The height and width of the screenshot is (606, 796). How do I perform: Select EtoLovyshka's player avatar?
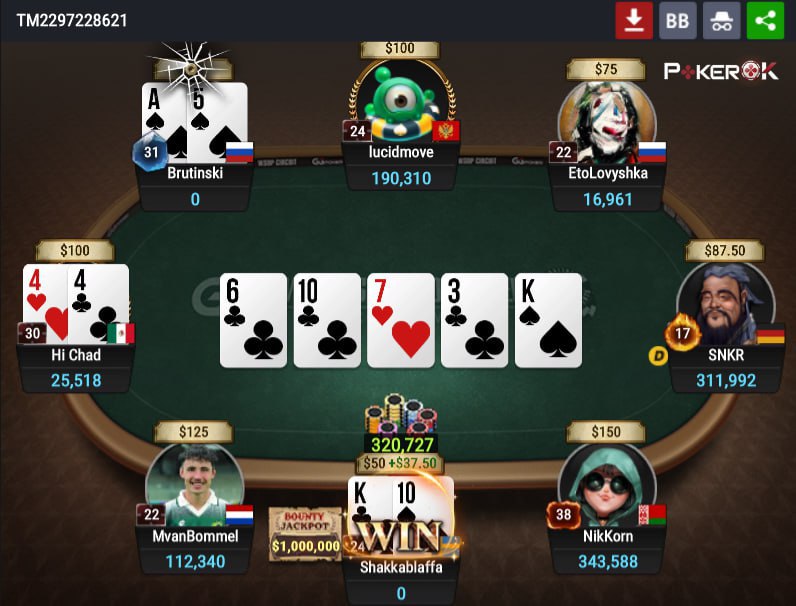point(606,118)
